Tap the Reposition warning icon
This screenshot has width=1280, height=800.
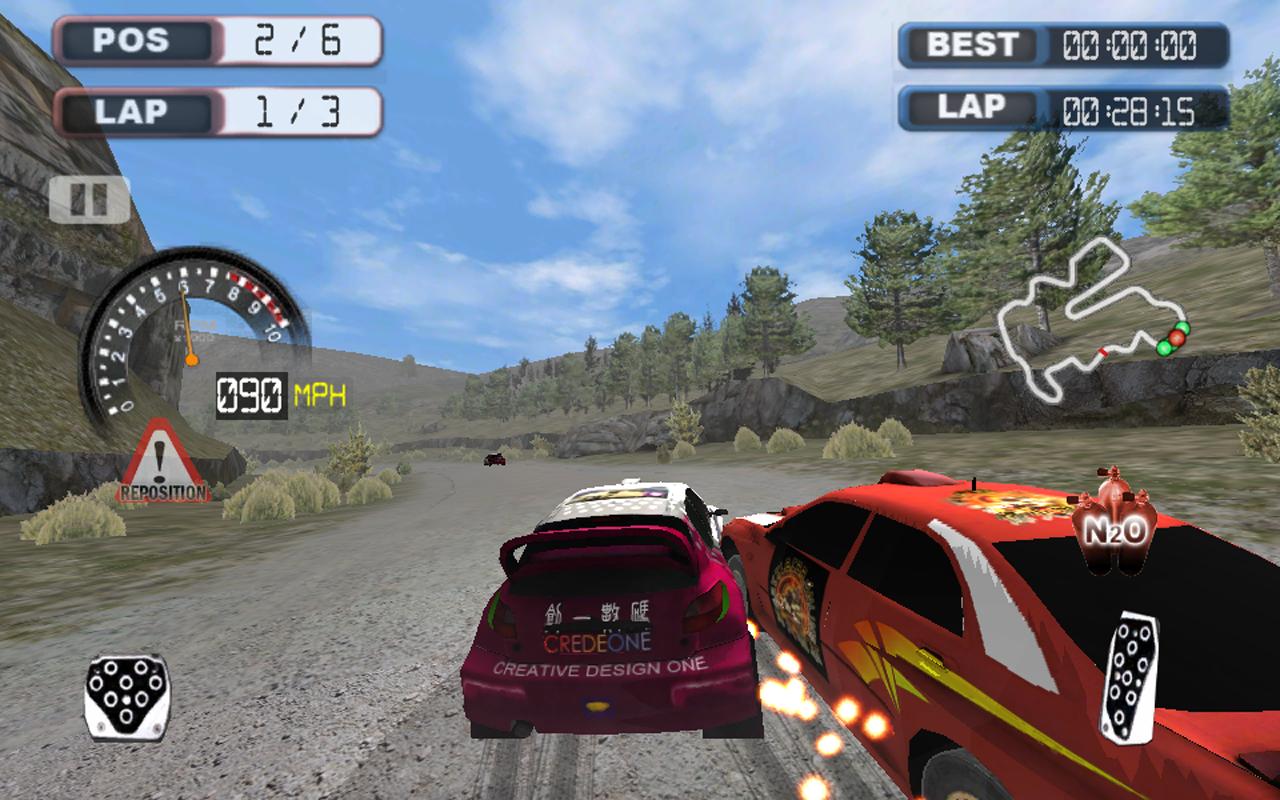point(162,464)
